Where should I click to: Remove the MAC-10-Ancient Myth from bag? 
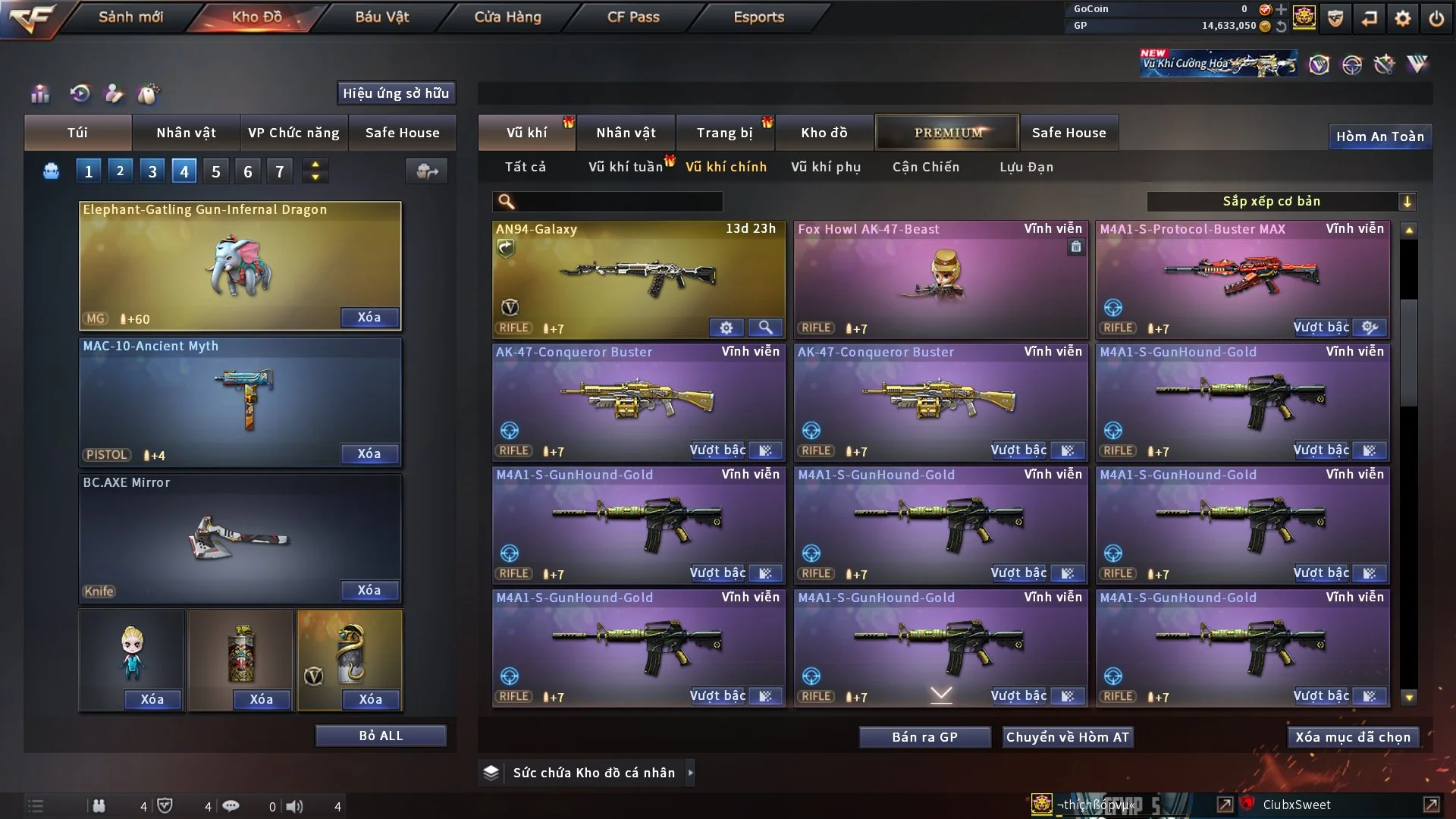369,453
